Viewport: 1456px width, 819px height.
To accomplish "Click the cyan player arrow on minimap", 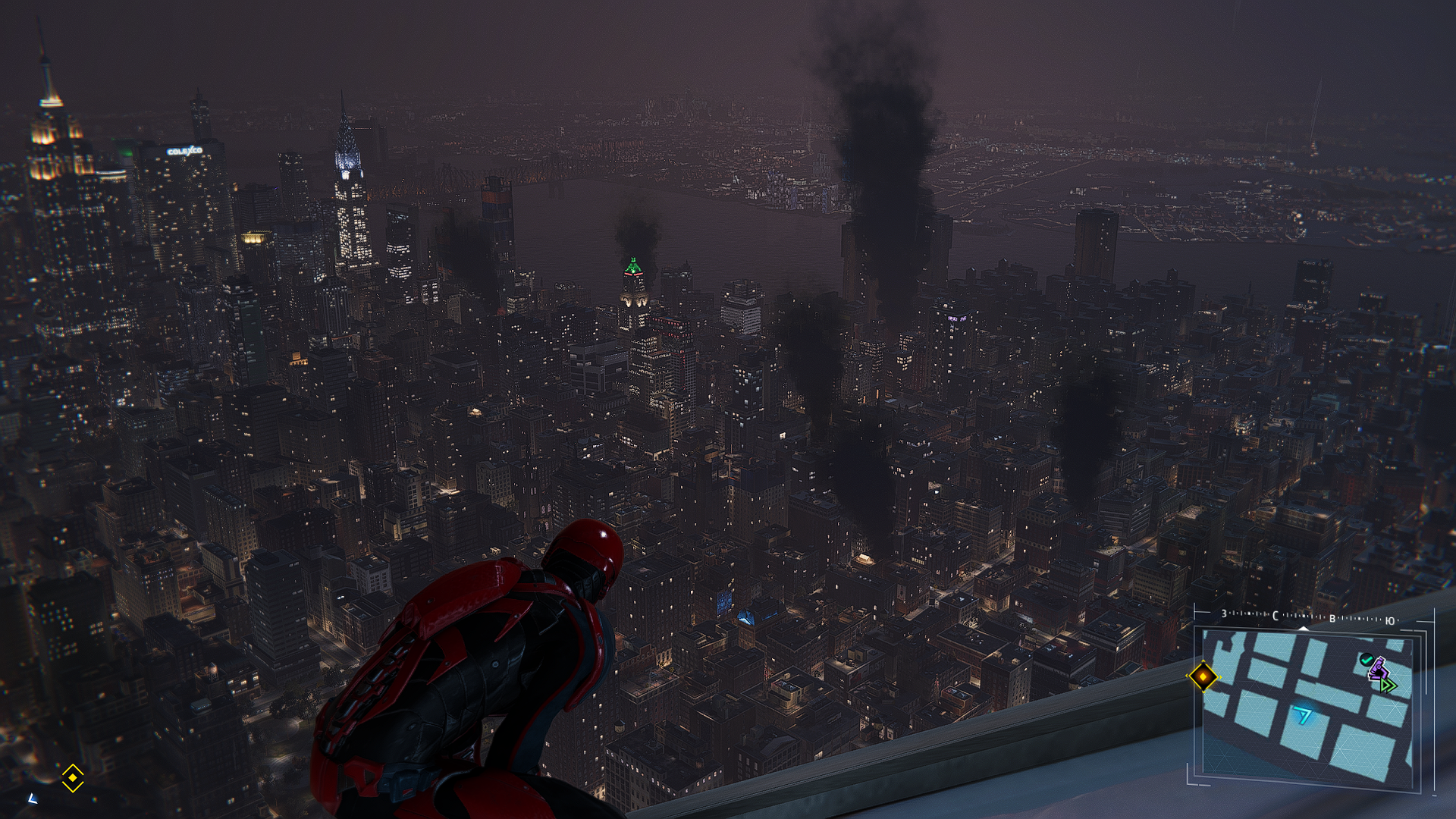I will tap(1304, 714).
